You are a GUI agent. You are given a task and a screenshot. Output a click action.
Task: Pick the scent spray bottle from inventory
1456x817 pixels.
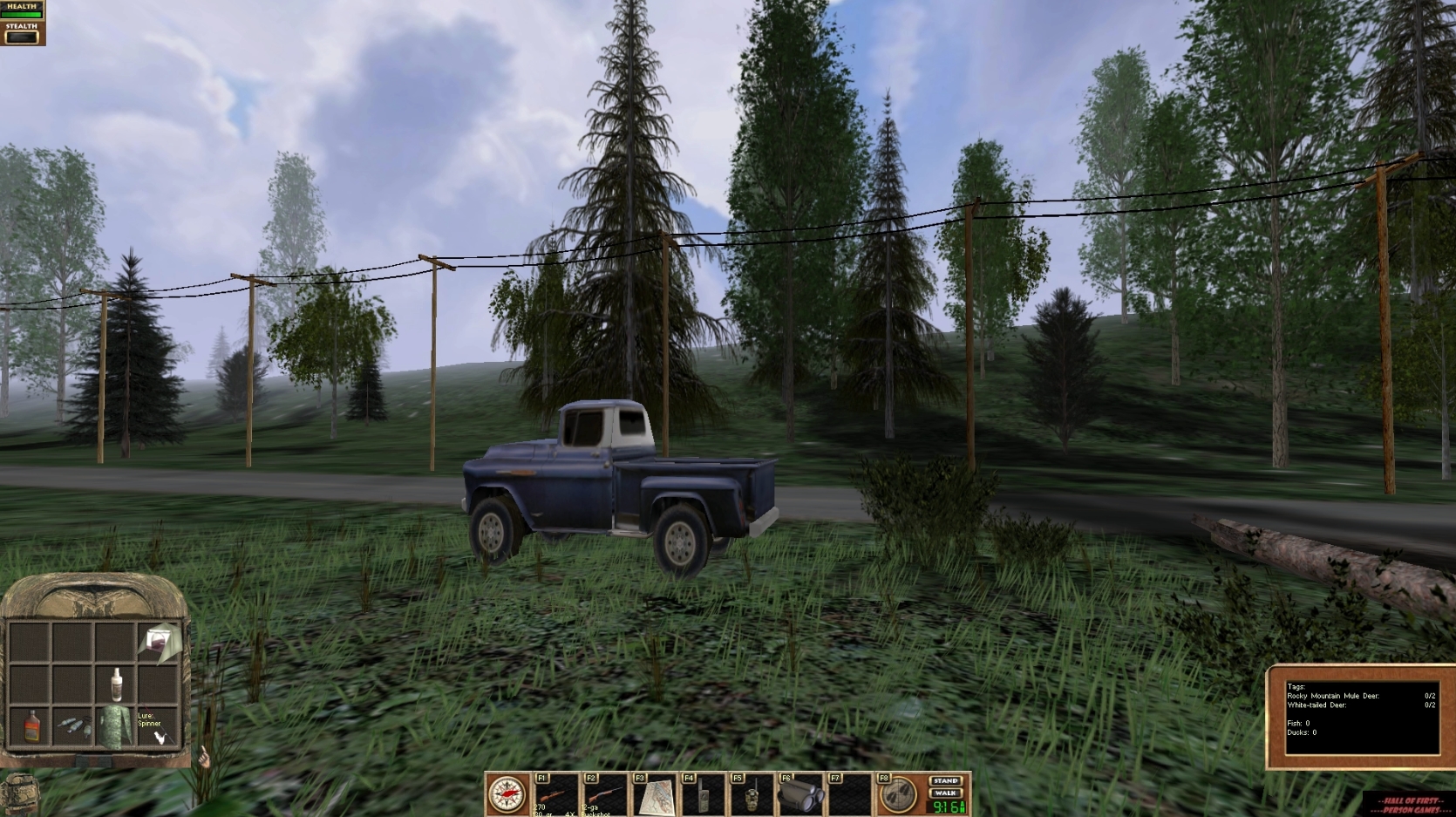(117, 684)
